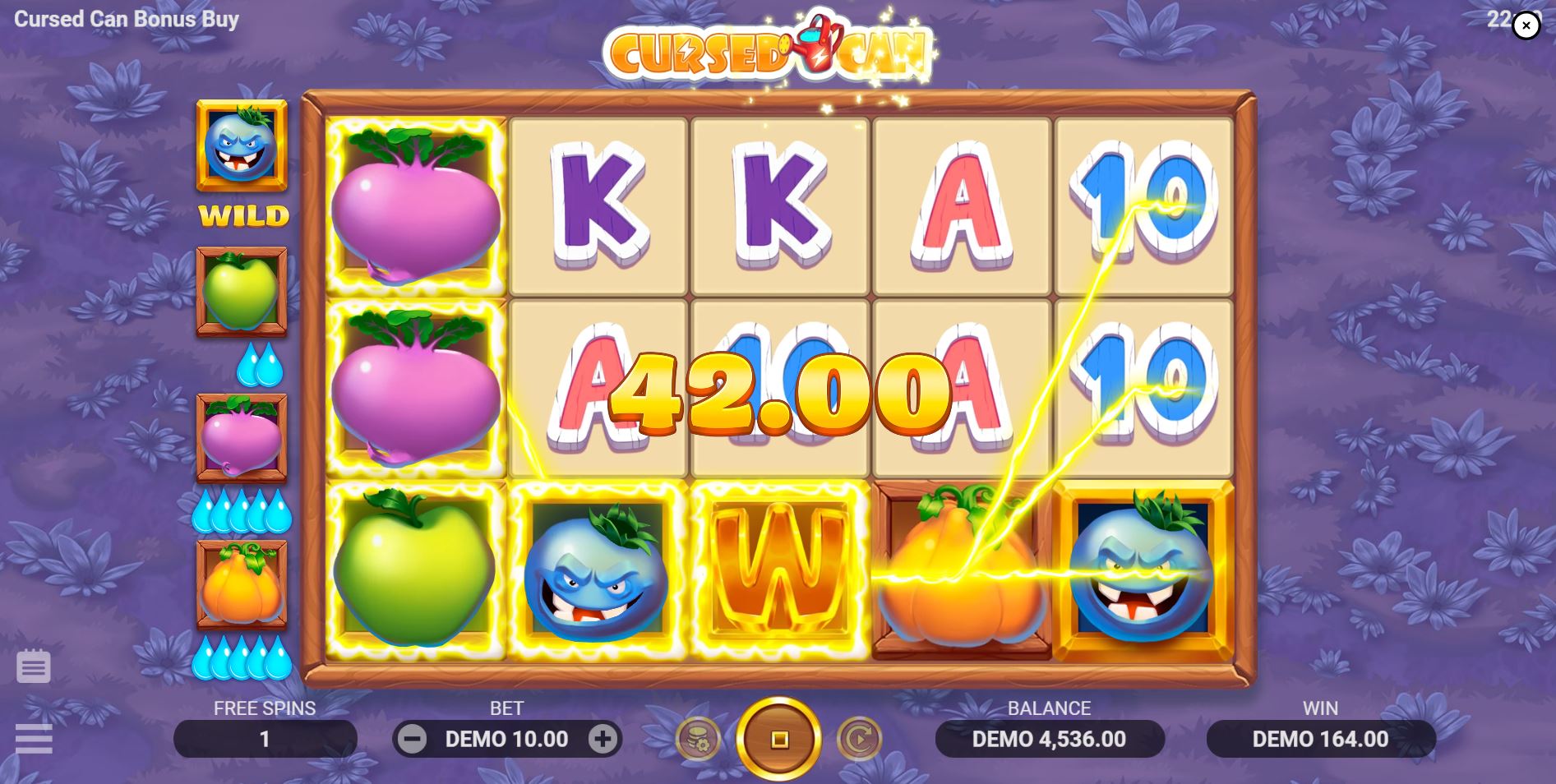Click the DEMO 10.00 bet display
The height and width of the screenshot is (784, 1556).
[x=507, y=738]
